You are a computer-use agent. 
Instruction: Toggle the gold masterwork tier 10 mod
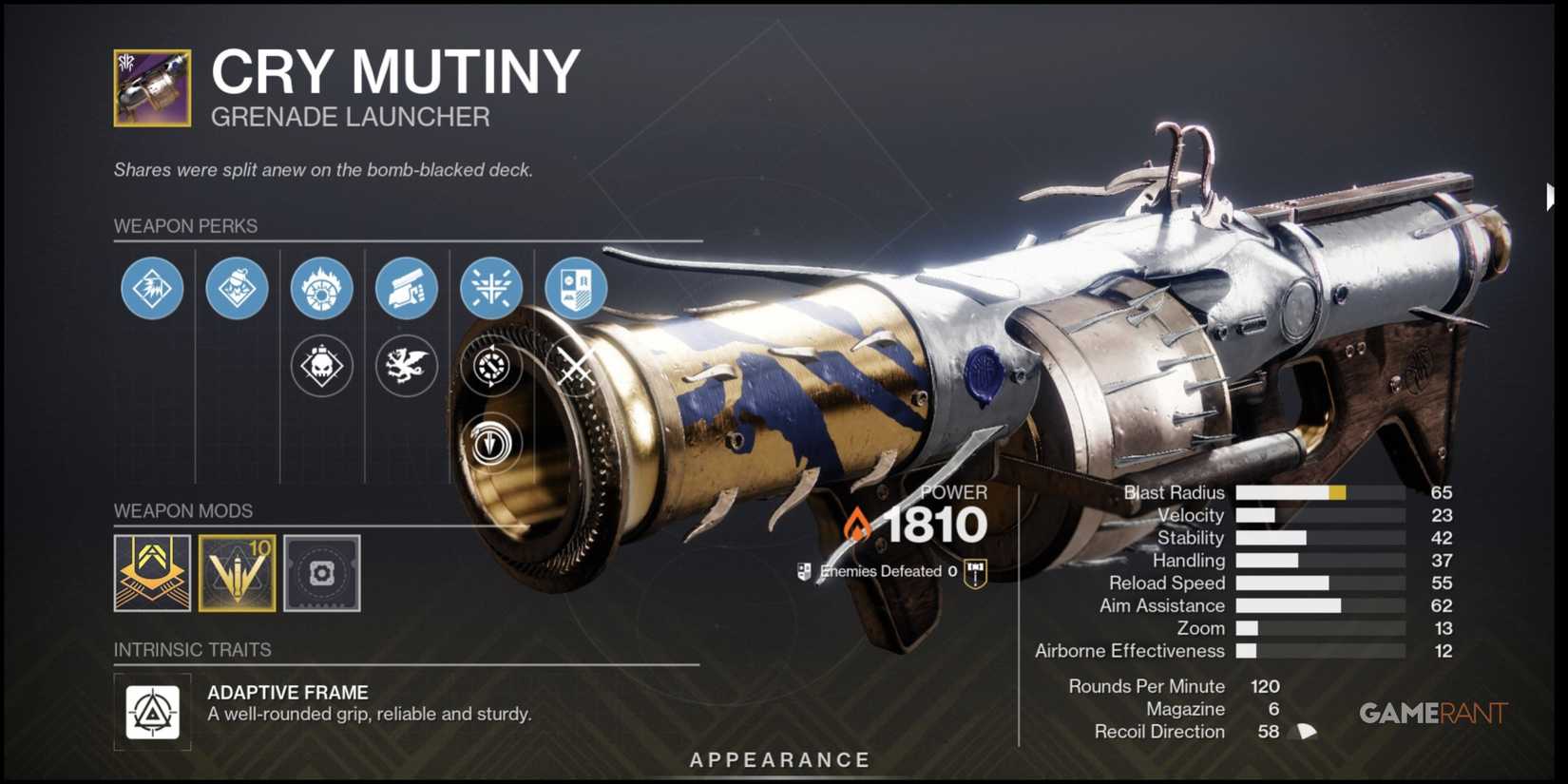237,573
